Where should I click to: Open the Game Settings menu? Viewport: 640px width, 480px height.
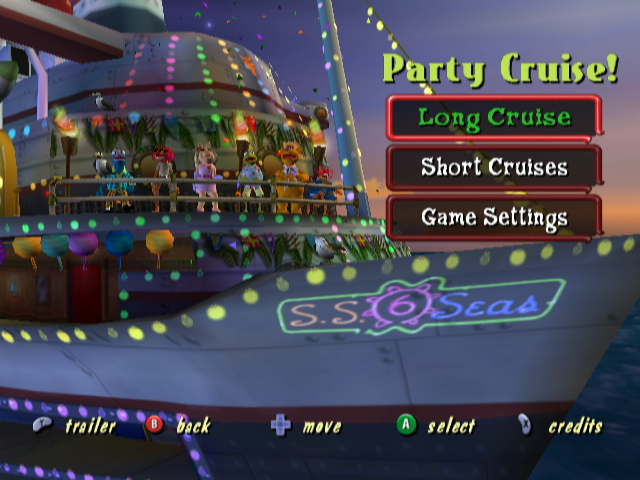click(494, 217)
